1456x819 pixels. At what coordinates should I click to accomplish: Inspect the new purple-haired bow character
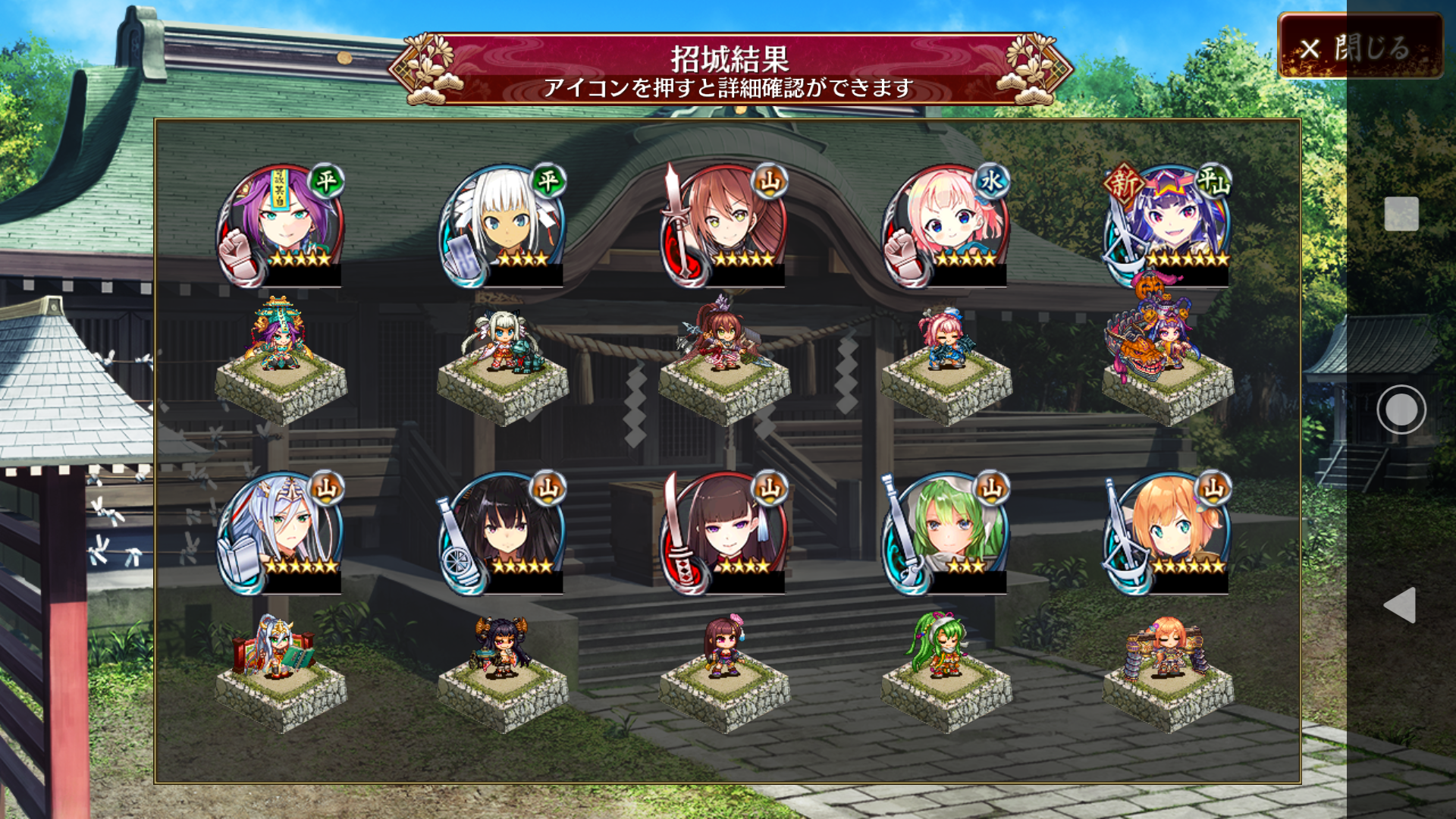(1169, 225)
